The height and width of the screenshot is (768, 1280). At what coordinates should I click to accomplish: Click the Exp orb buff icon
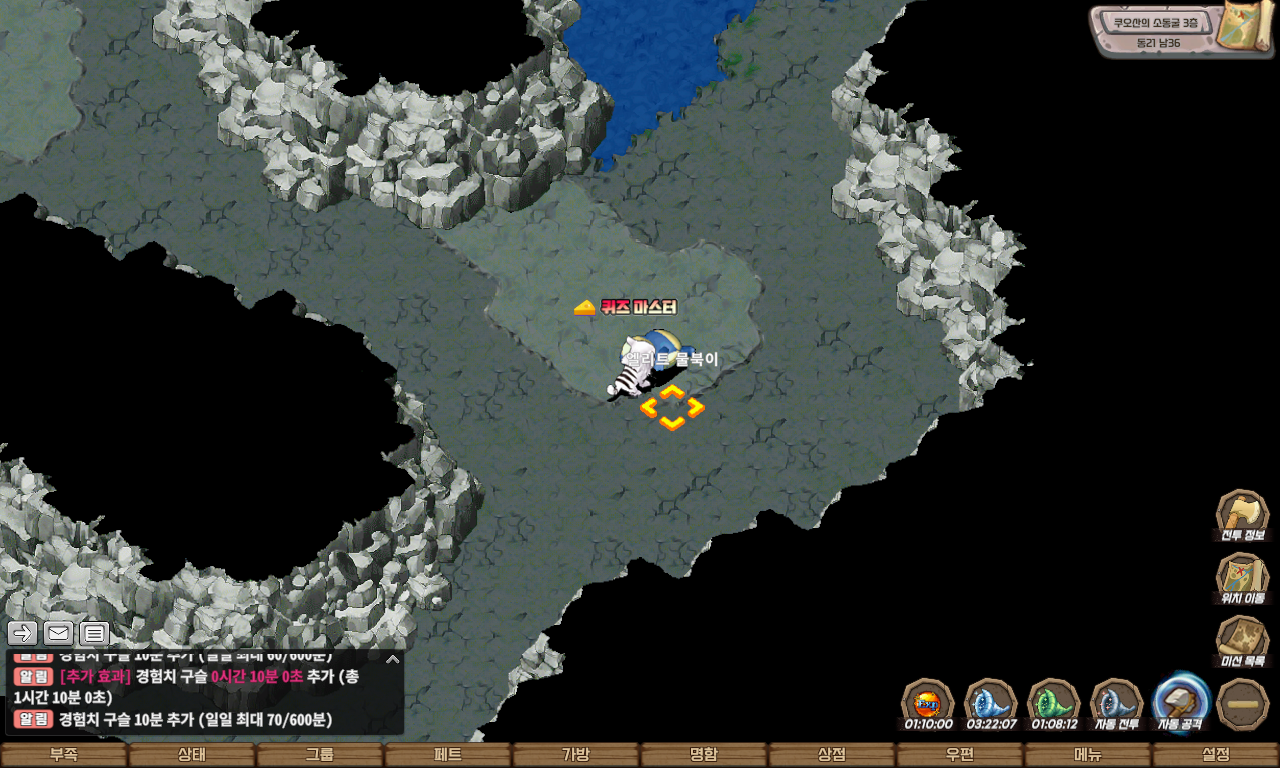[927, 702]
